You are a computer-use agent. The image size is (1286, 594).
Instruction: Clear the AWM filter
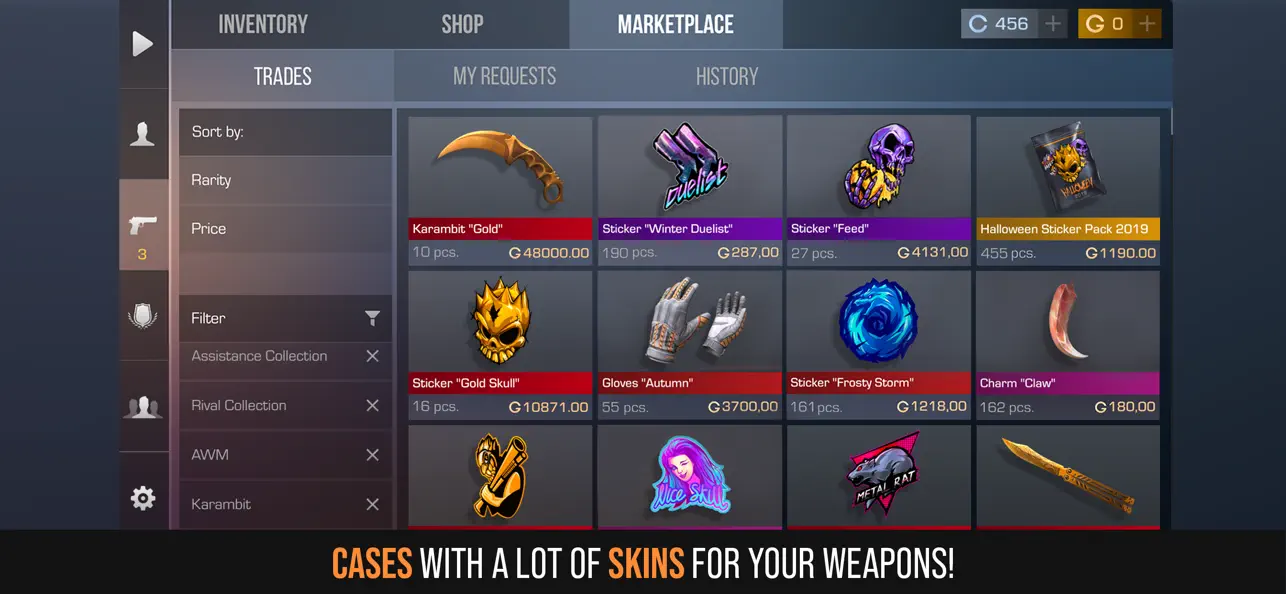372,455
